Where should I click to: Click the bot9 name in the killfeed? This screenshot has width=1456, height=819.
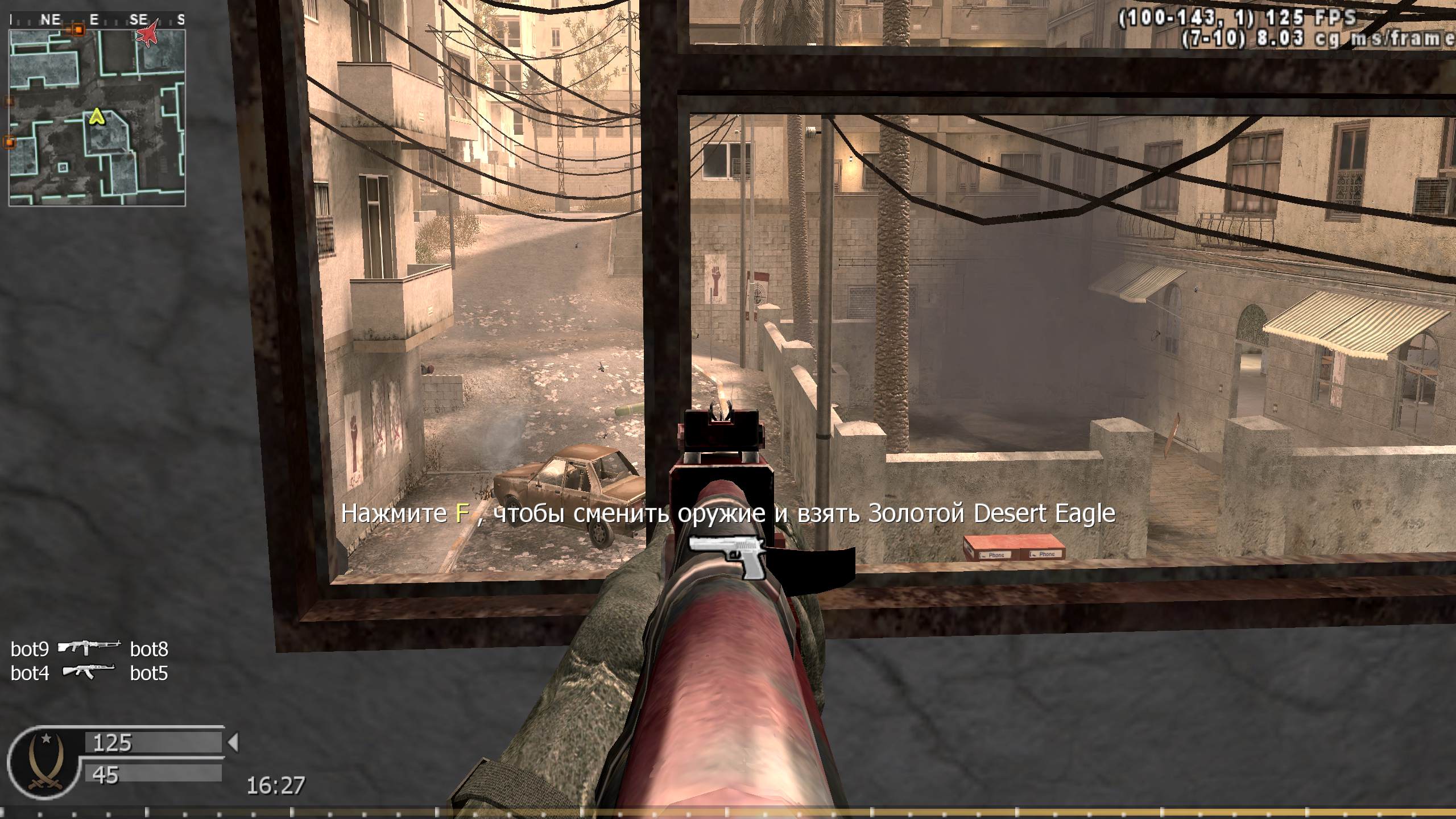pyautogui.click(x=30, y=650)
